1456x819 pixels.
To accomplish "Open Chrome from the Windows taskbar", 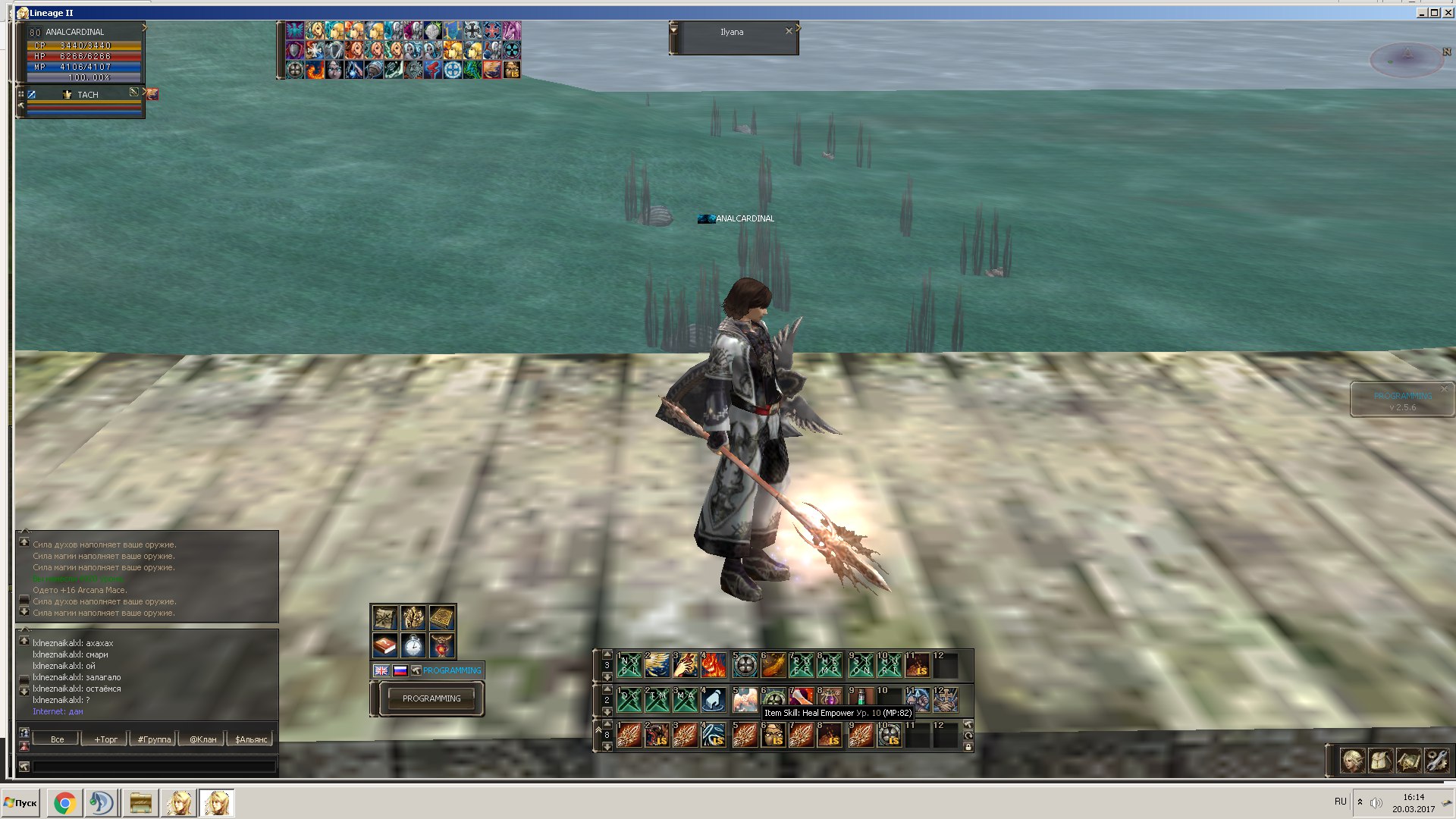I will pos(64,803).
